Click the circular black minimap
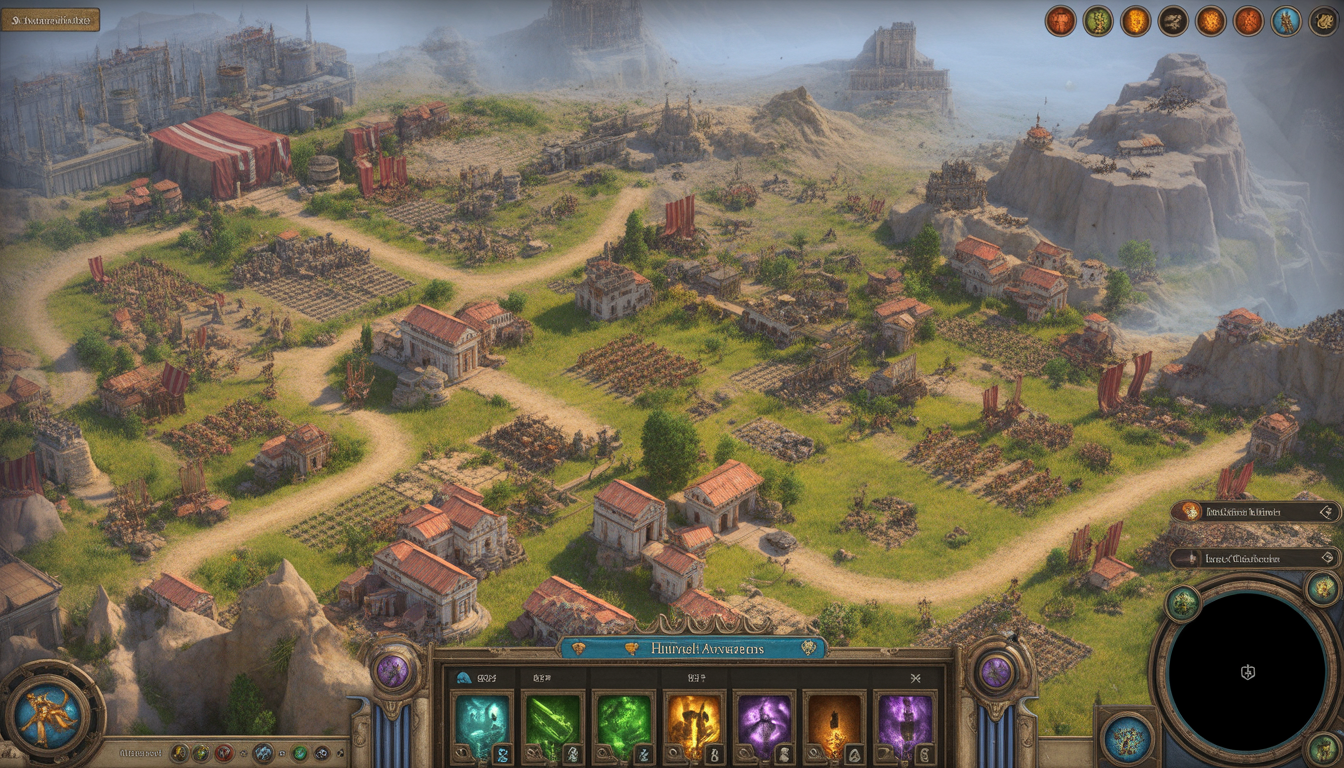The height and width of the screenshot is (768, 1344). 1247,672
